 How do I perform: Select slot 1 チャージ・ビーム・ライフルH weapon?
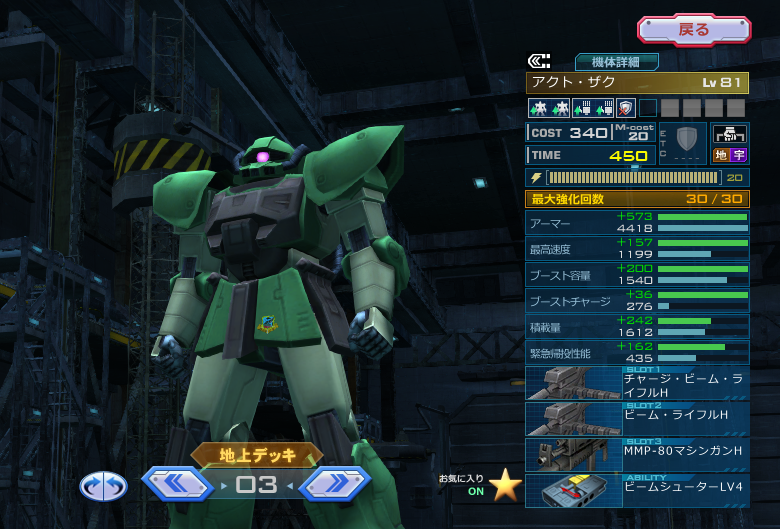click(x=637, y=385)
